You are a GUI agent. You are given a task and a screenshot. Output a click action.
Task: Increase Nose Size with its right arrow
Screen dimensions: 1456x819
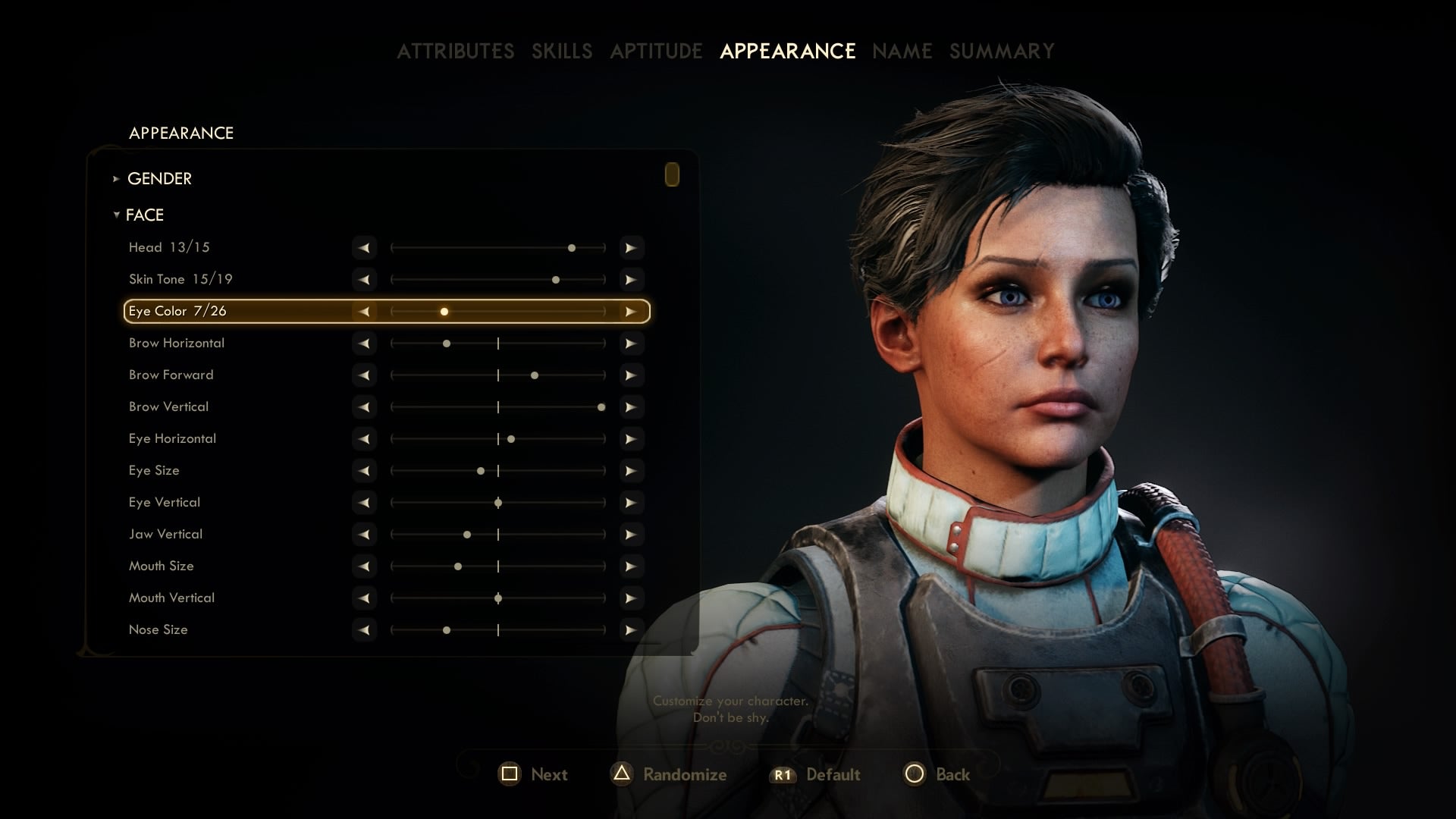[632, 629]
